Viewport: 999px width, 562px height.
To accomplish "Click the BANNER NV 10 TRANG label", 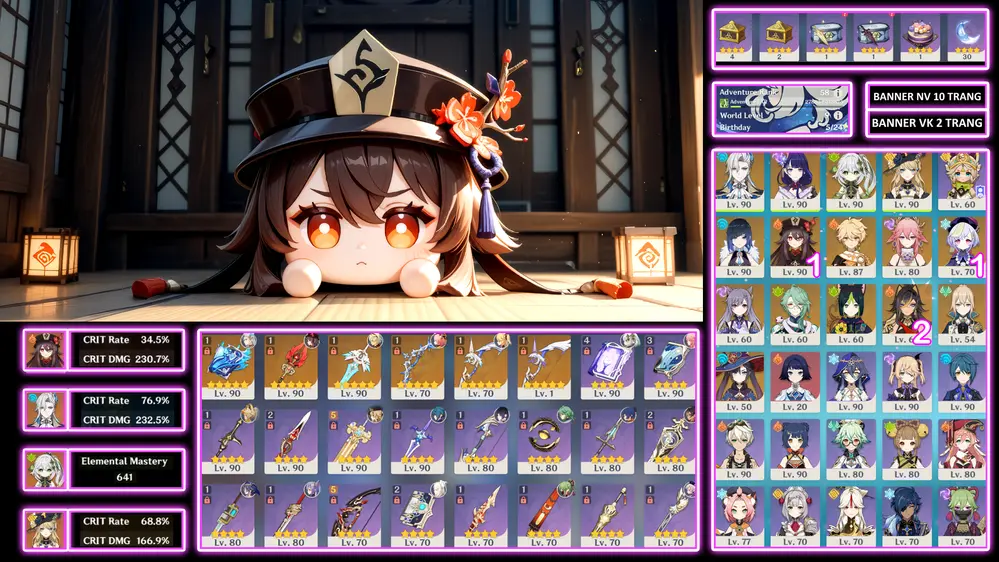I will coord(927,97).
